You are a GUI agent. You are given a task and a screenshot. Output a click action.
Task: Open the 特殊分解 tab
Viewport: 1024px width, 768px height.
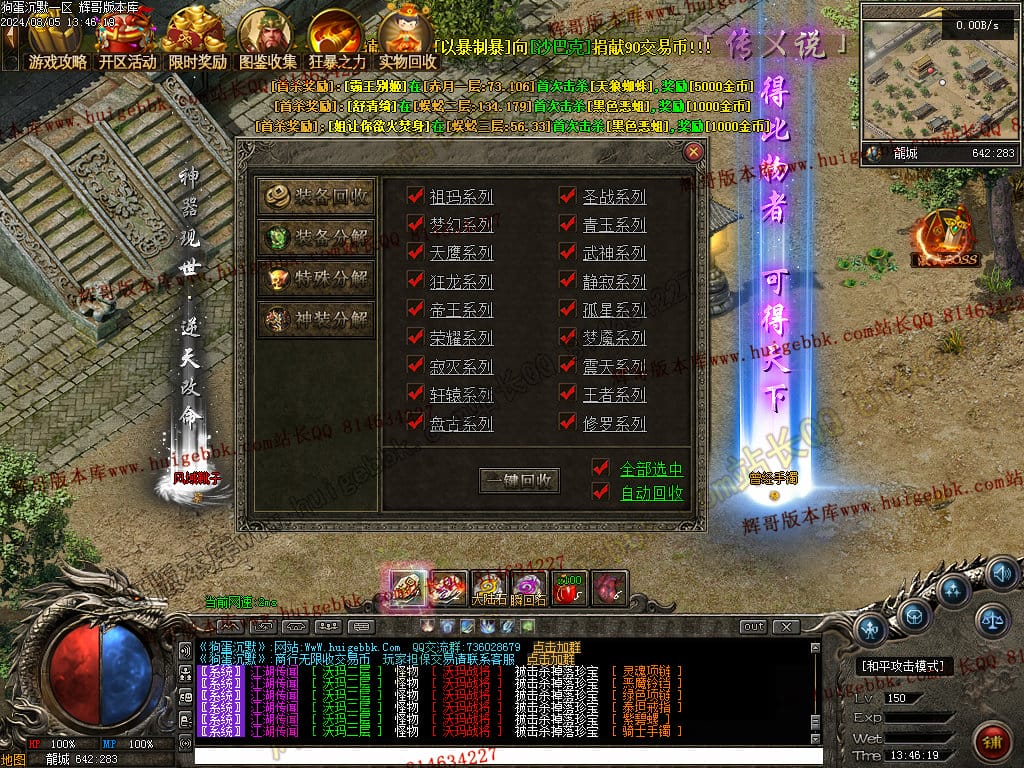[316, 279]
